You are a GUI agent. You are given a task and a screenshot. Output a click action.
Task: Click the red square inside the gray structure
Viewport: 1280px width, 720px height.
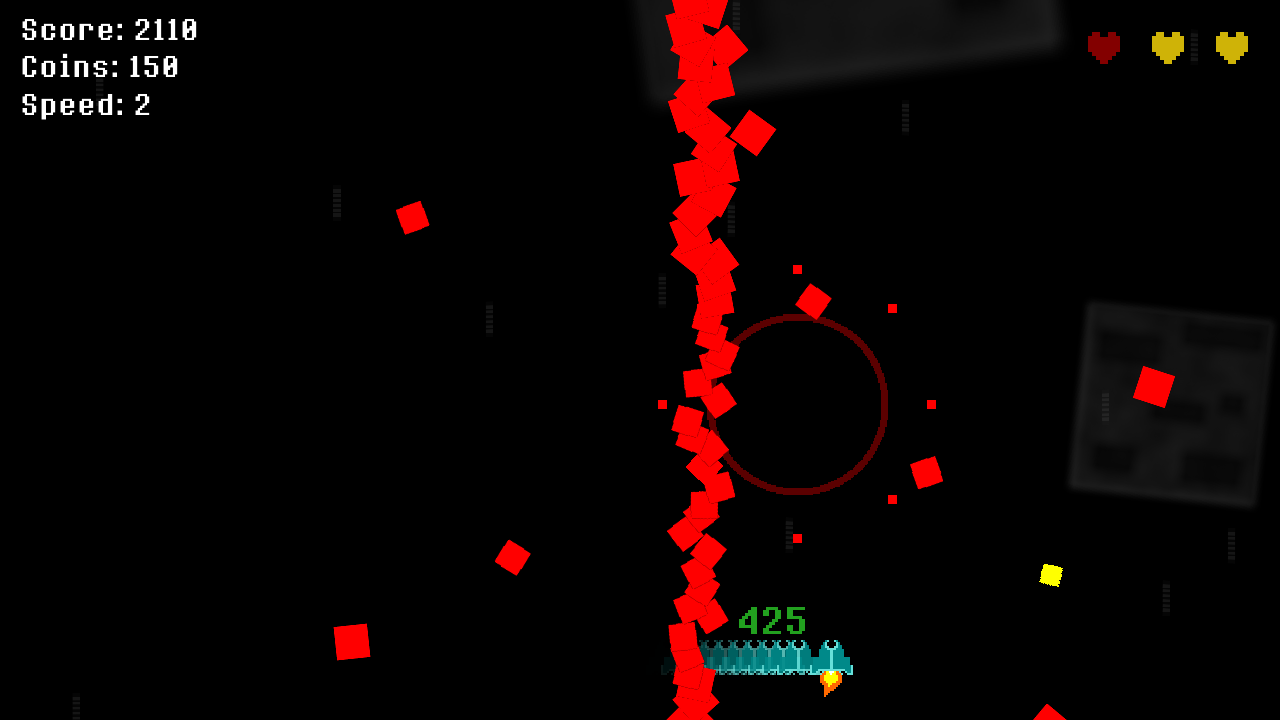coord(1156,385)
